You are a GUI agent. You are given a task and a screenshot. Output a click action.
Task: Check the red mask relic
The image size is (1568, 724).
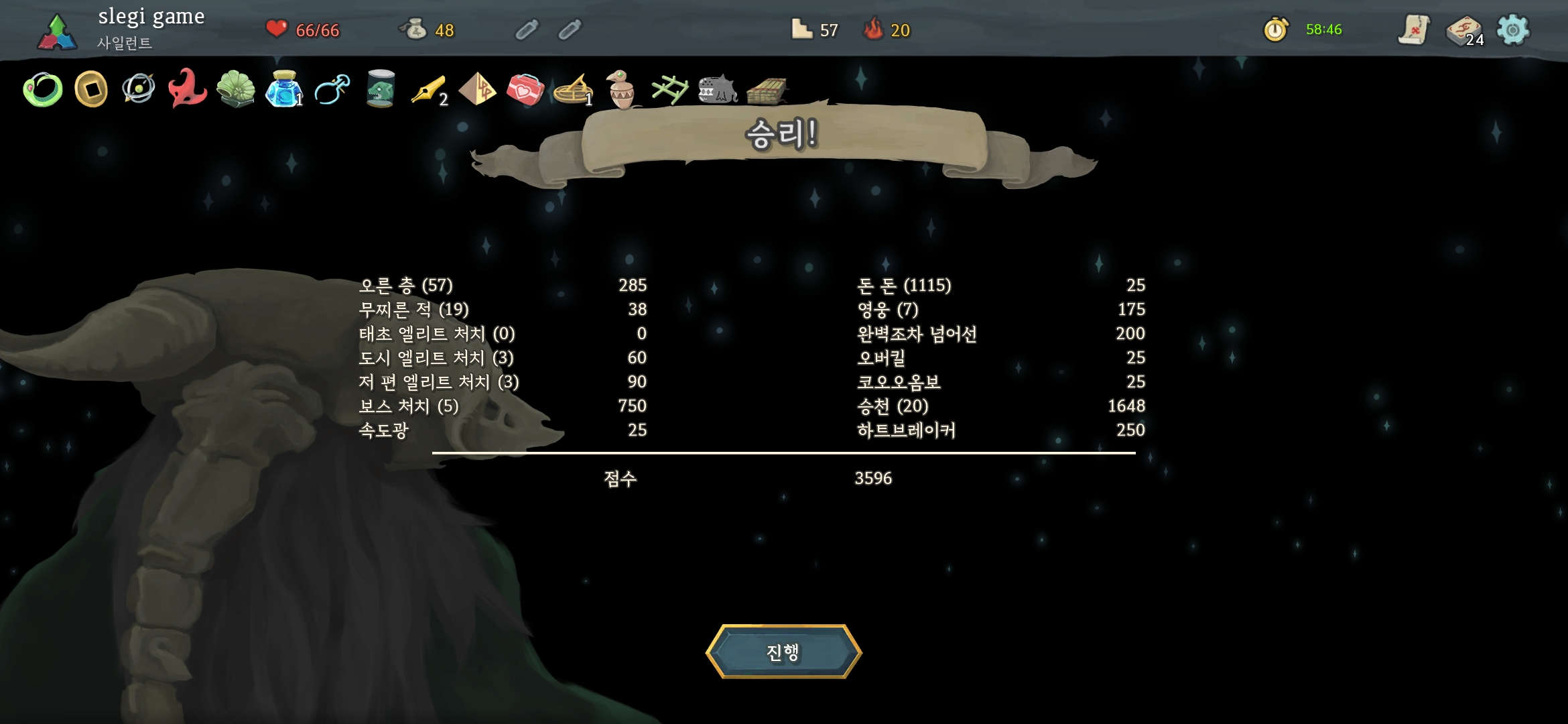(187, 89)
